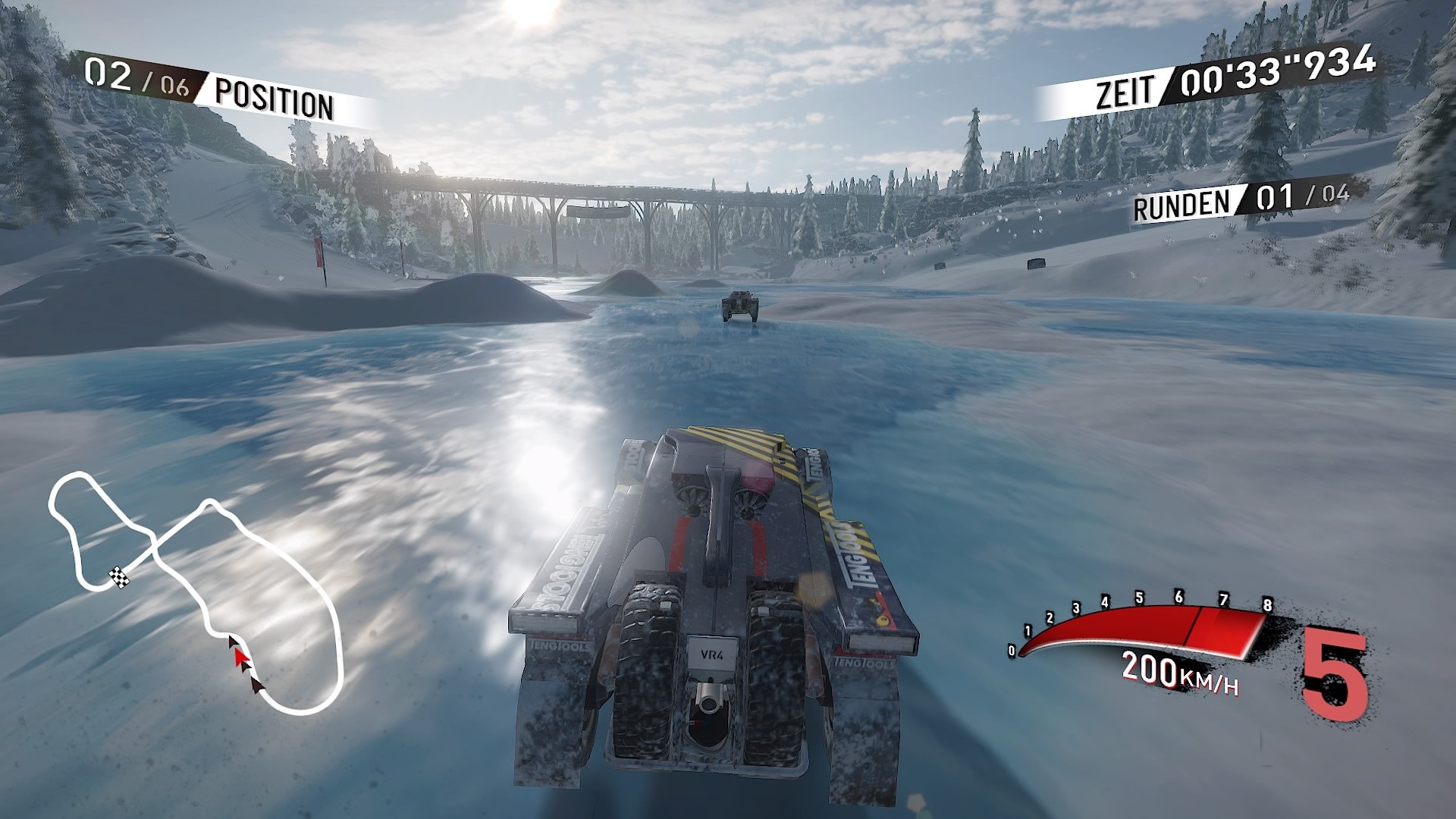
Task: Click the left rear tire of the player vehicle
Action: coord(645,667)
